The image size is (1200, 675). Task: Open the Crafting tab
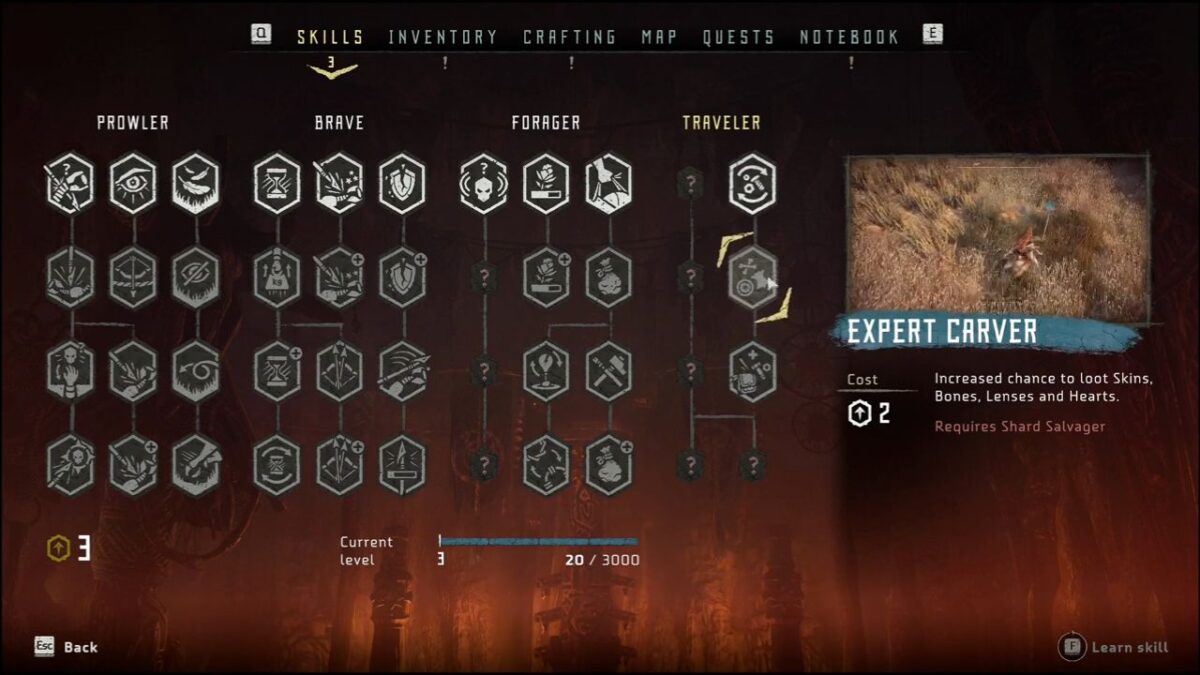(569, 37)
